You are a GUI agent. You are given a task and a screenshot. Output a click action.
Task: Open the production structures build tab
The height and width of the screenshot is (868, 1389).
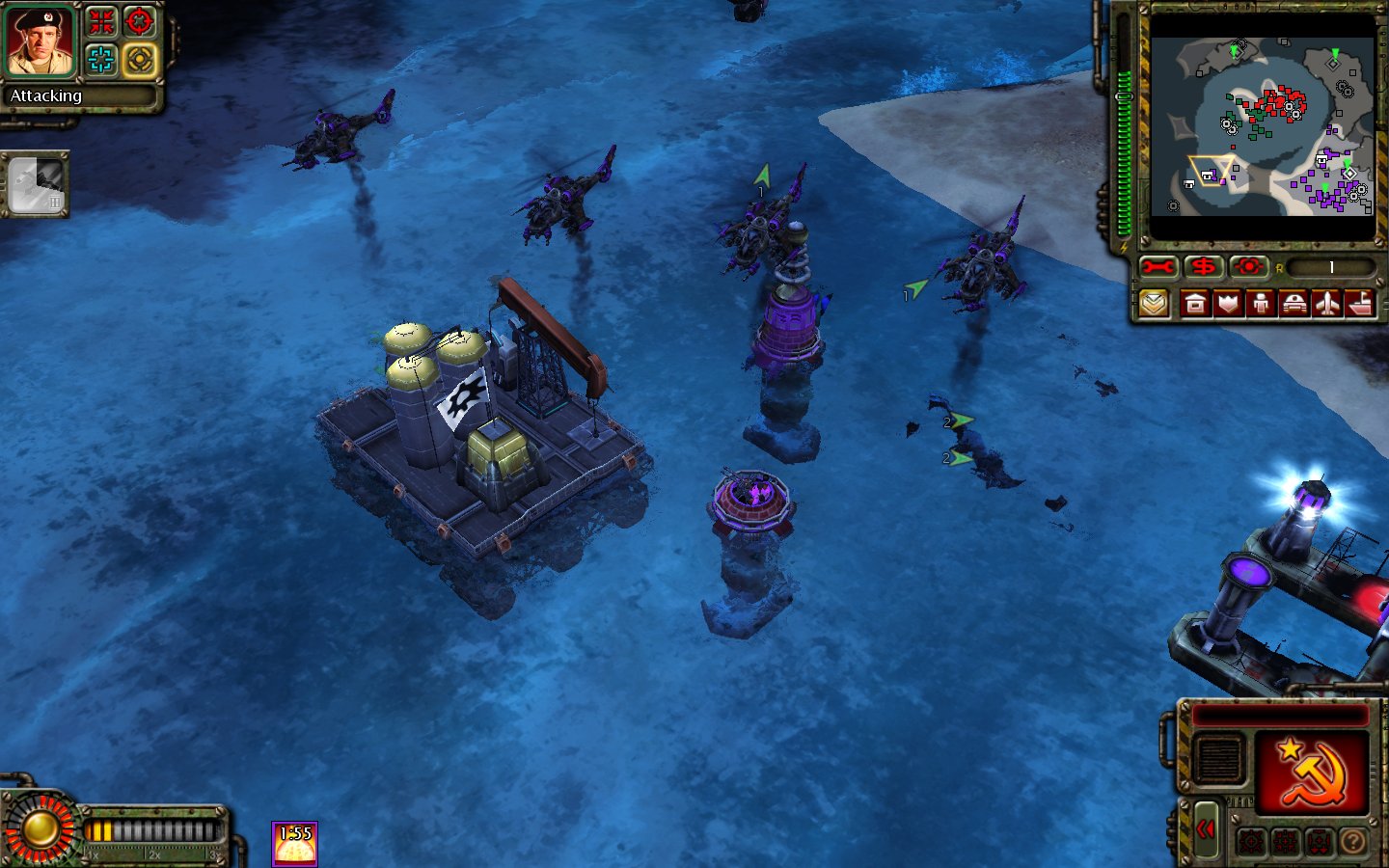(x=1195, y=305)
